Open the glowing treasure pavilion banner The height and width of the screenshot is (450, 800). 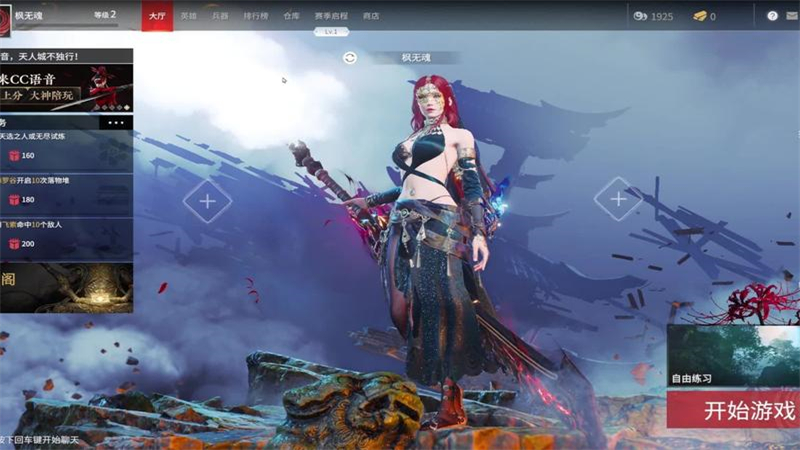(x=66, y=288)
